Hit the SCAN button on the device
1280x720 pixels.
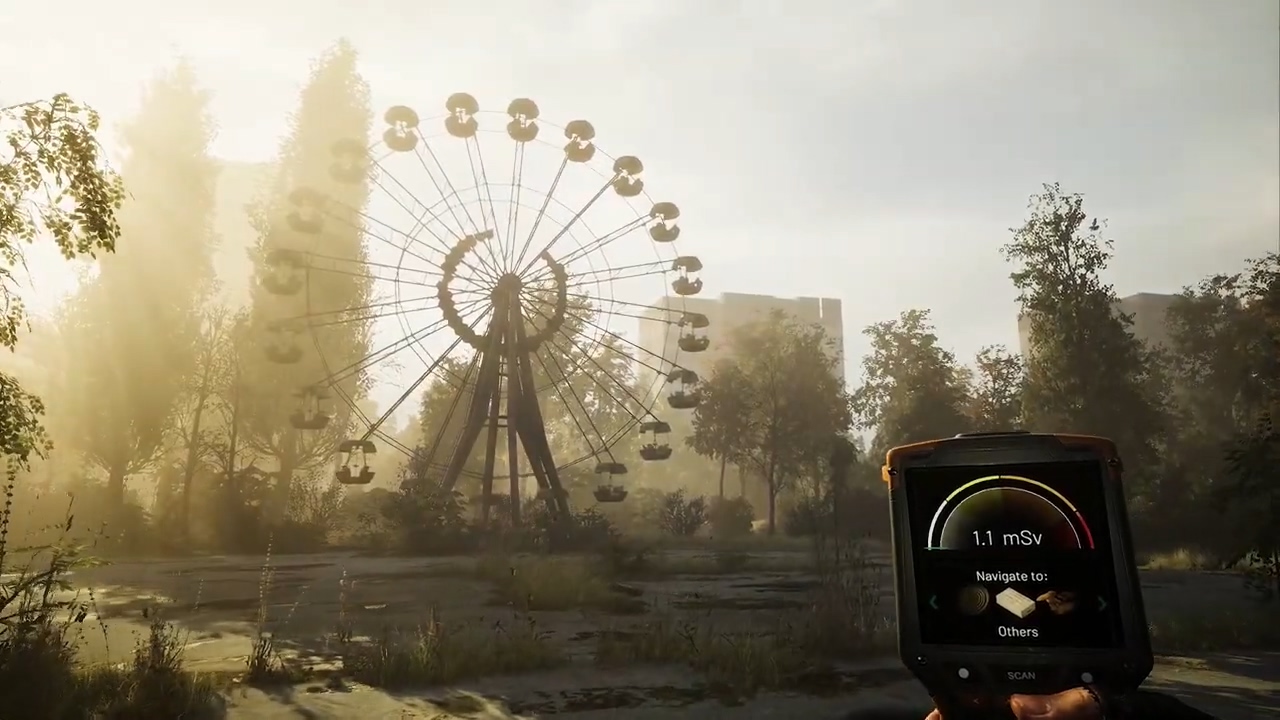pos(1021,675)
